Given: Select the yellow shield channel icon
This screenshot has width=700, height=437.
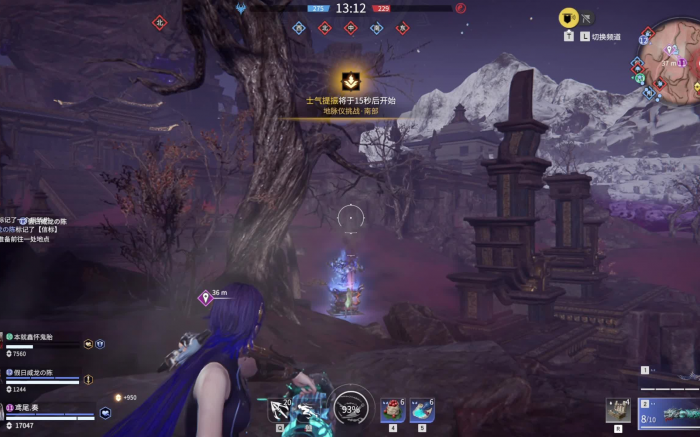Looking at the screenshot, I should pyautogui.click(x=568, y=17).
